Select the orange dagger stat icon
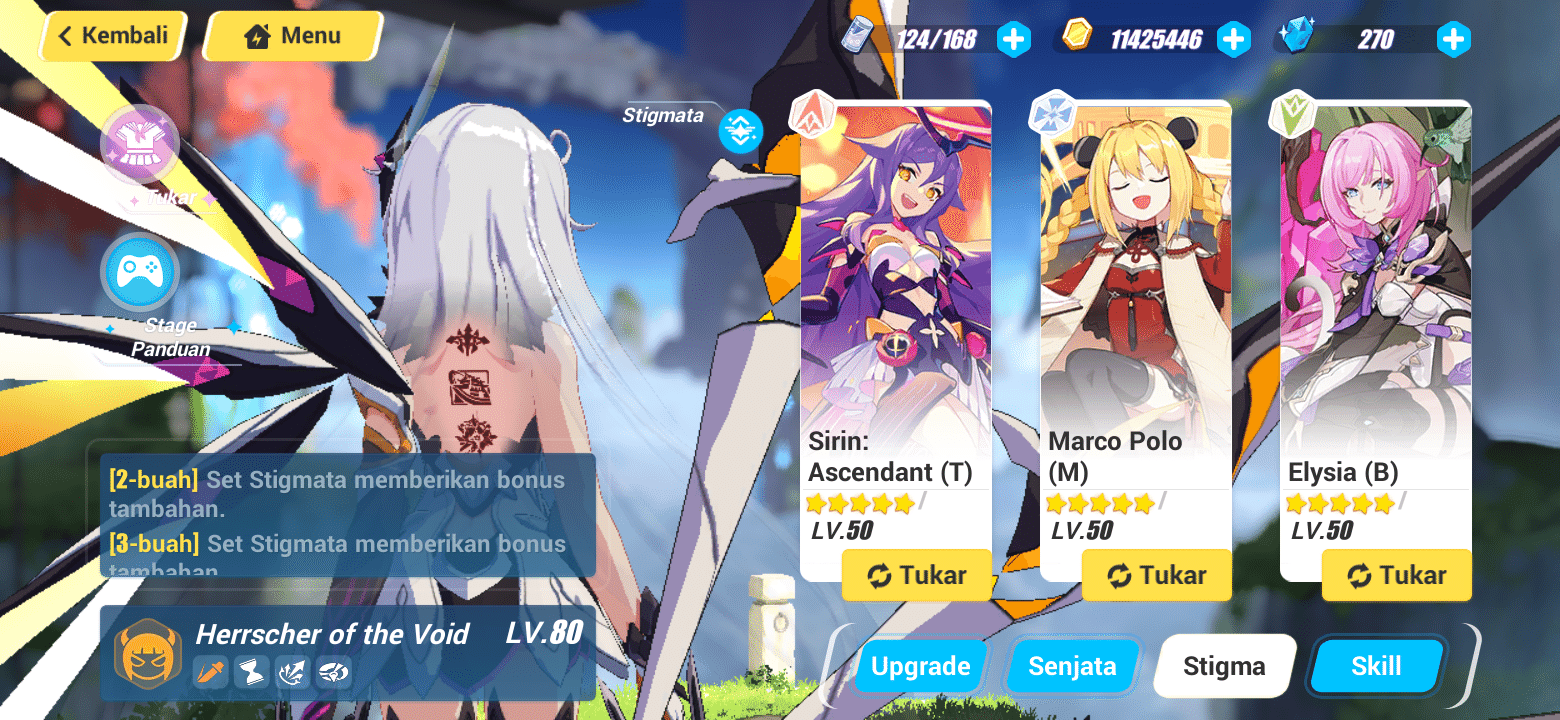This screenshot has height=720, width=1560. click(210, 673)
